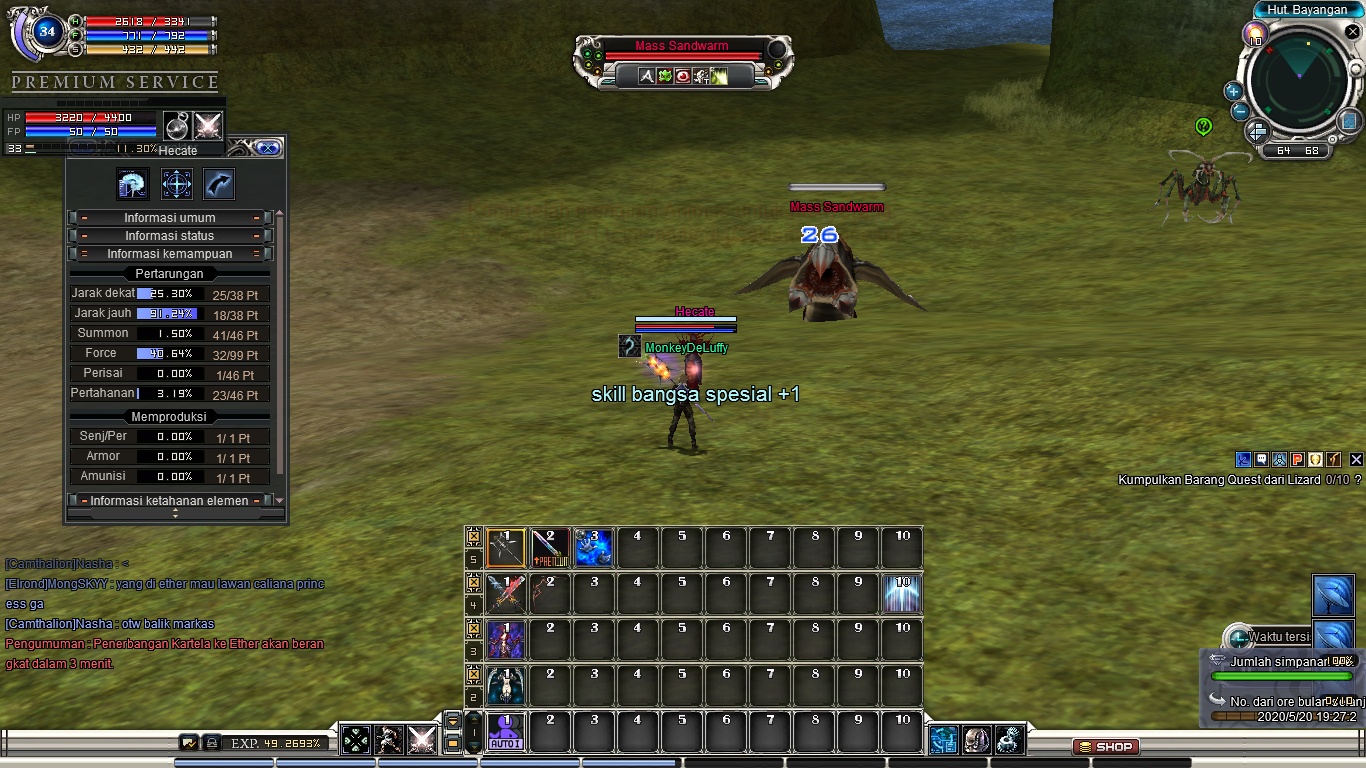Viewport: 1366px width, 768px height.
Task: Open the Informasi kemampuan tab
Action: [168, 253]
